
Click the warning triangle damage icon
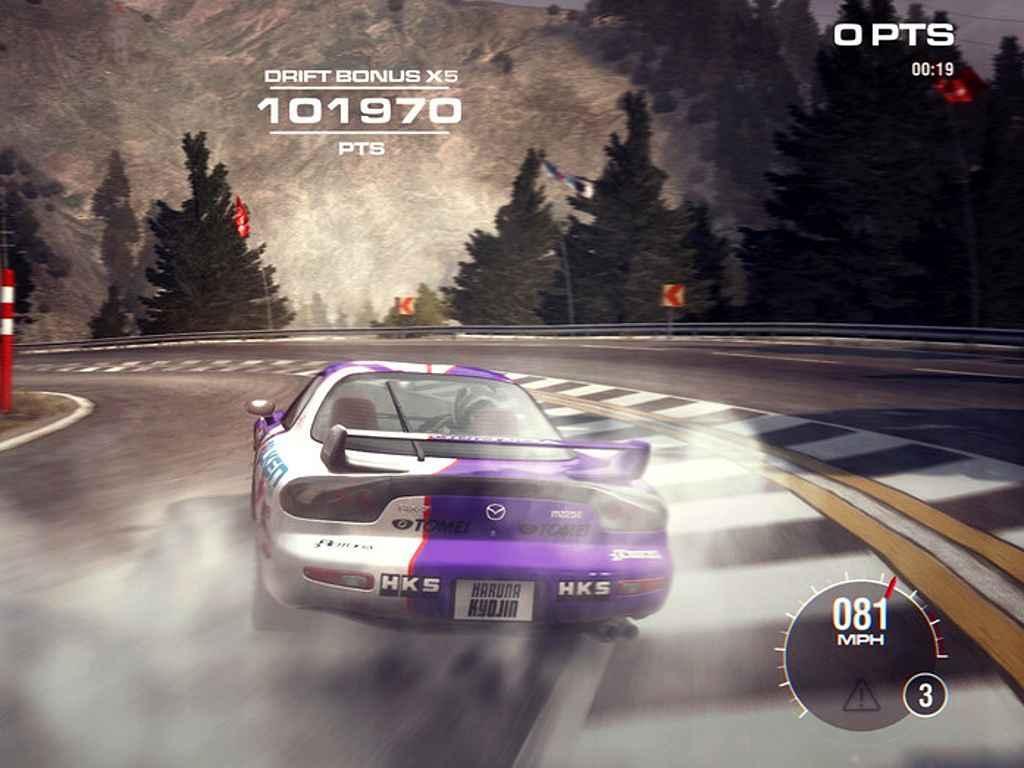point(860,695)
